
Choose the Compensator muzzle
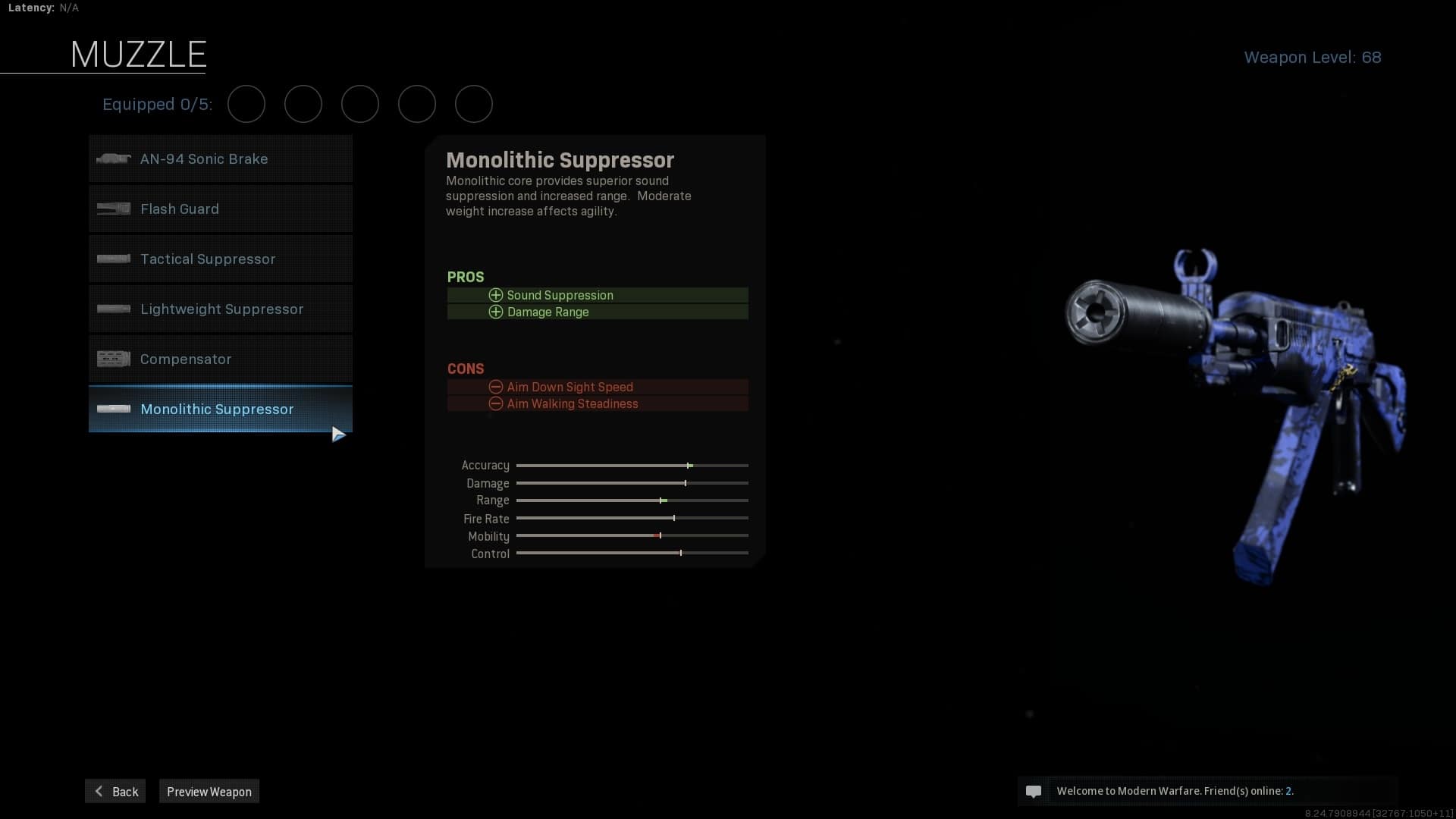[220, 359]
